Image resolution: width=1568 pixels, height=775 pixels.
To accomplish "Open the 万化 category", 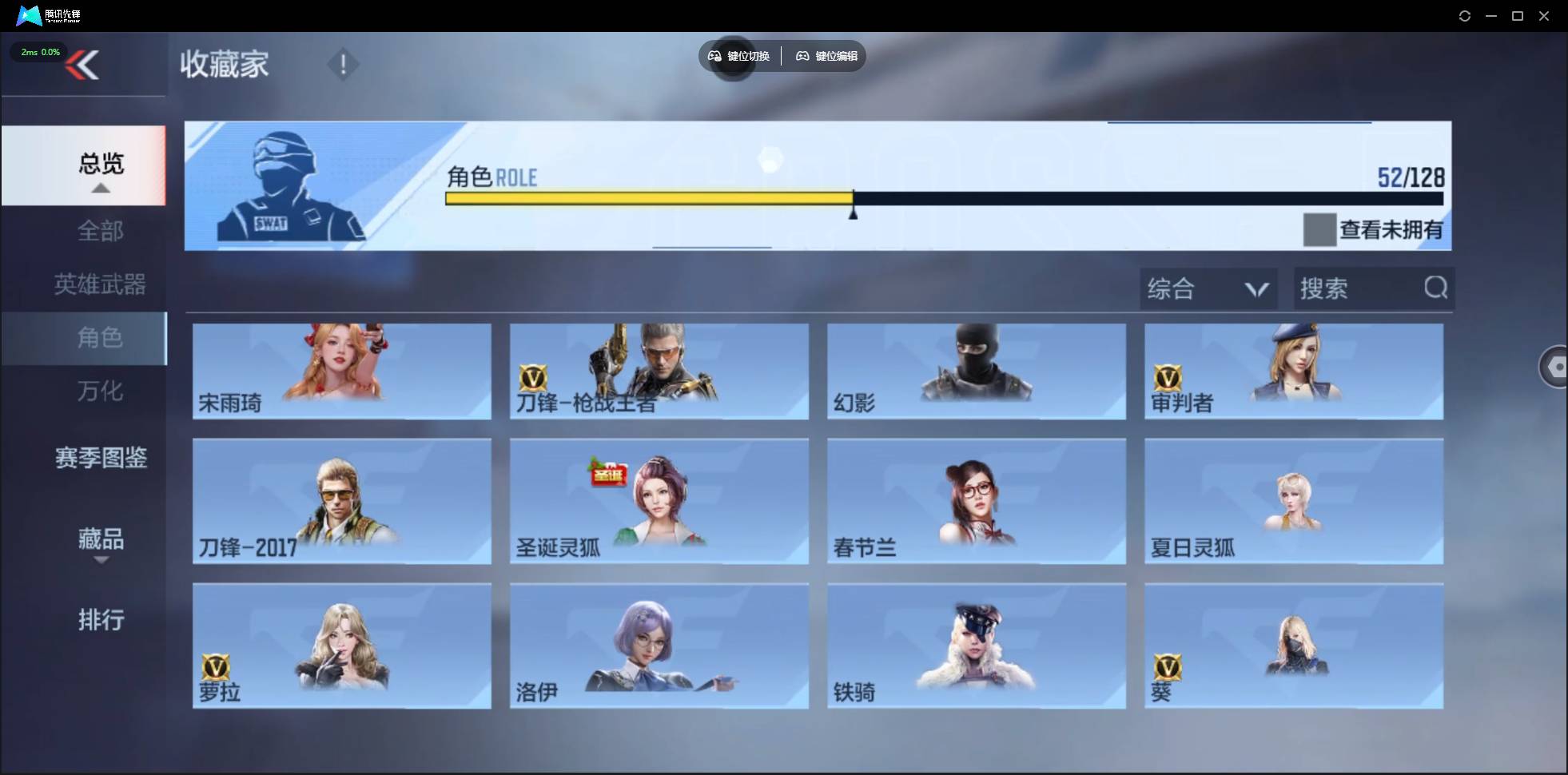I will (101, 391).
